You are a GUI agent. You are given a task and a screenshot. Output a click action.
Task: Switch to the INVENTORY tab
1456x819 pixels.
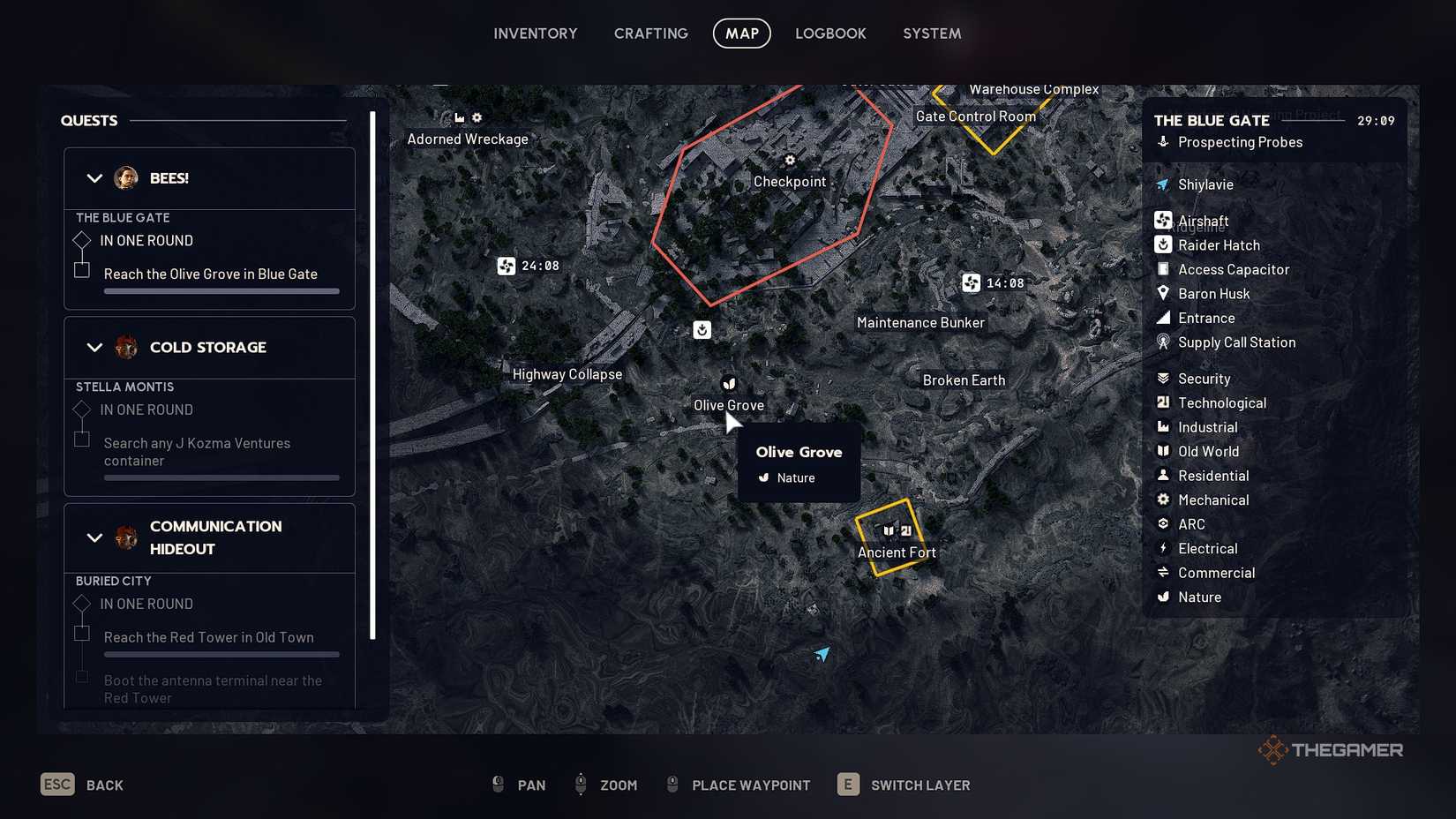[x=535, y=33]
